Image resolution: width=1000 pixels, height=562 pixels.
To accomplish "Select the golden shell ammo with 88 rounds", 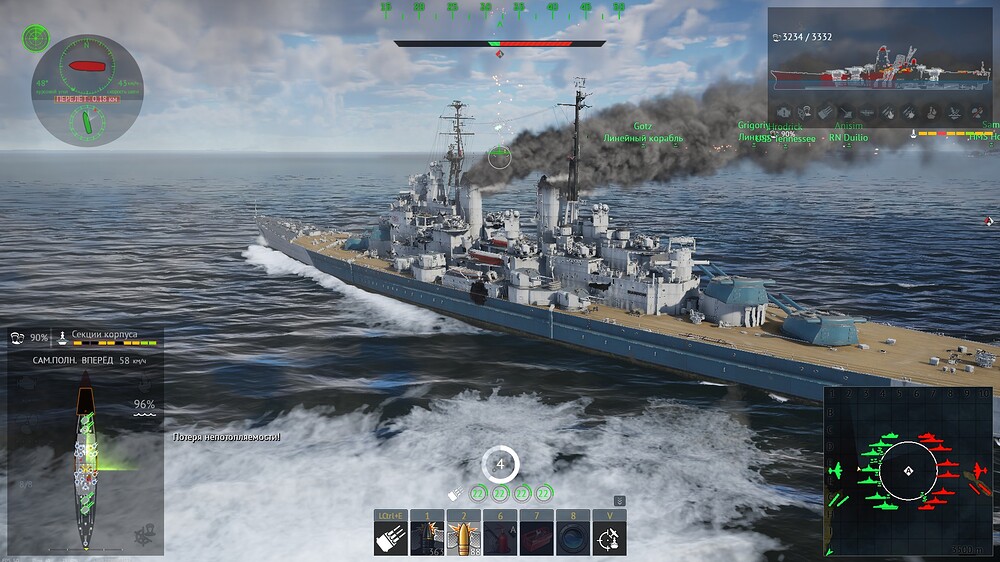I will point(463,538).
